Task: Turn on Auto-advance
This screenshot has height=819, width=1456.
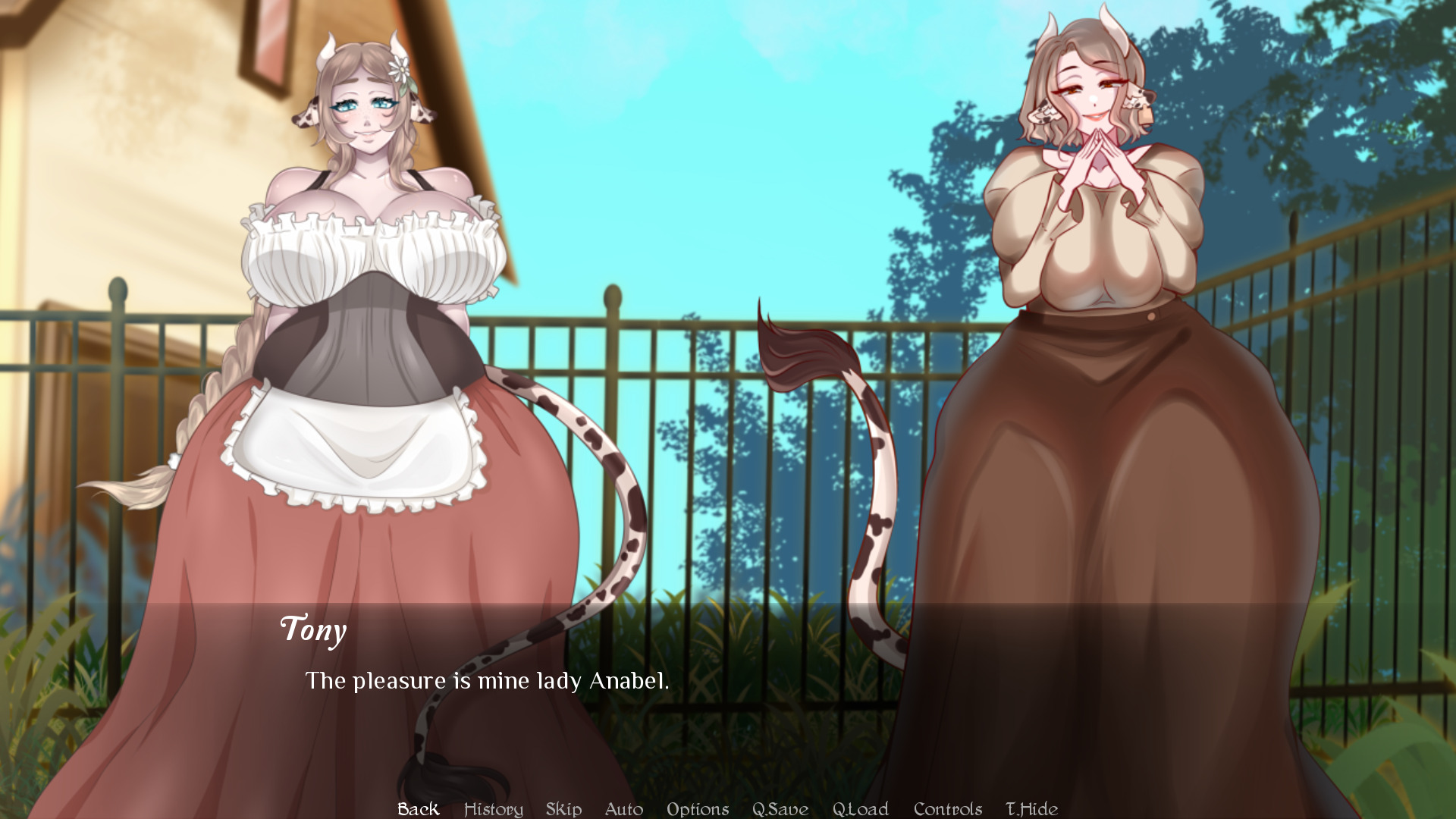Action: 623,809
